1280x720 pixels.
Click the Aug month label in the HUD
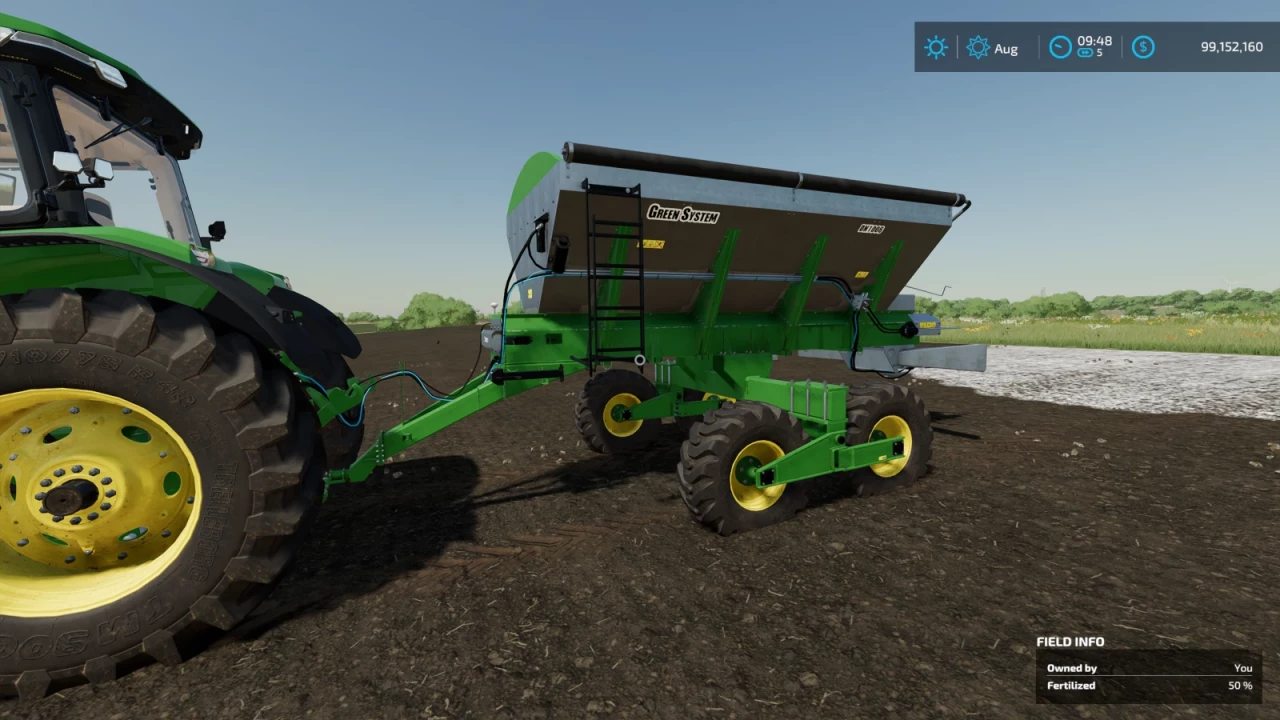(x=1006, y=48)
